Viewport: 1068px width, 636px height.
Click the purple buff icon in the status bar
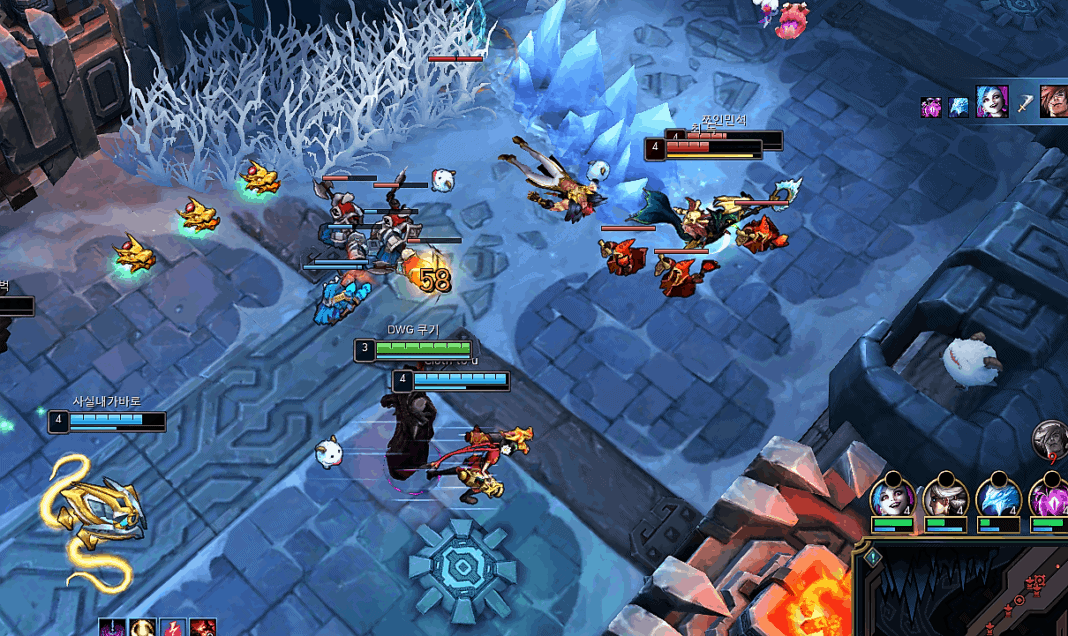coord(113,628)
